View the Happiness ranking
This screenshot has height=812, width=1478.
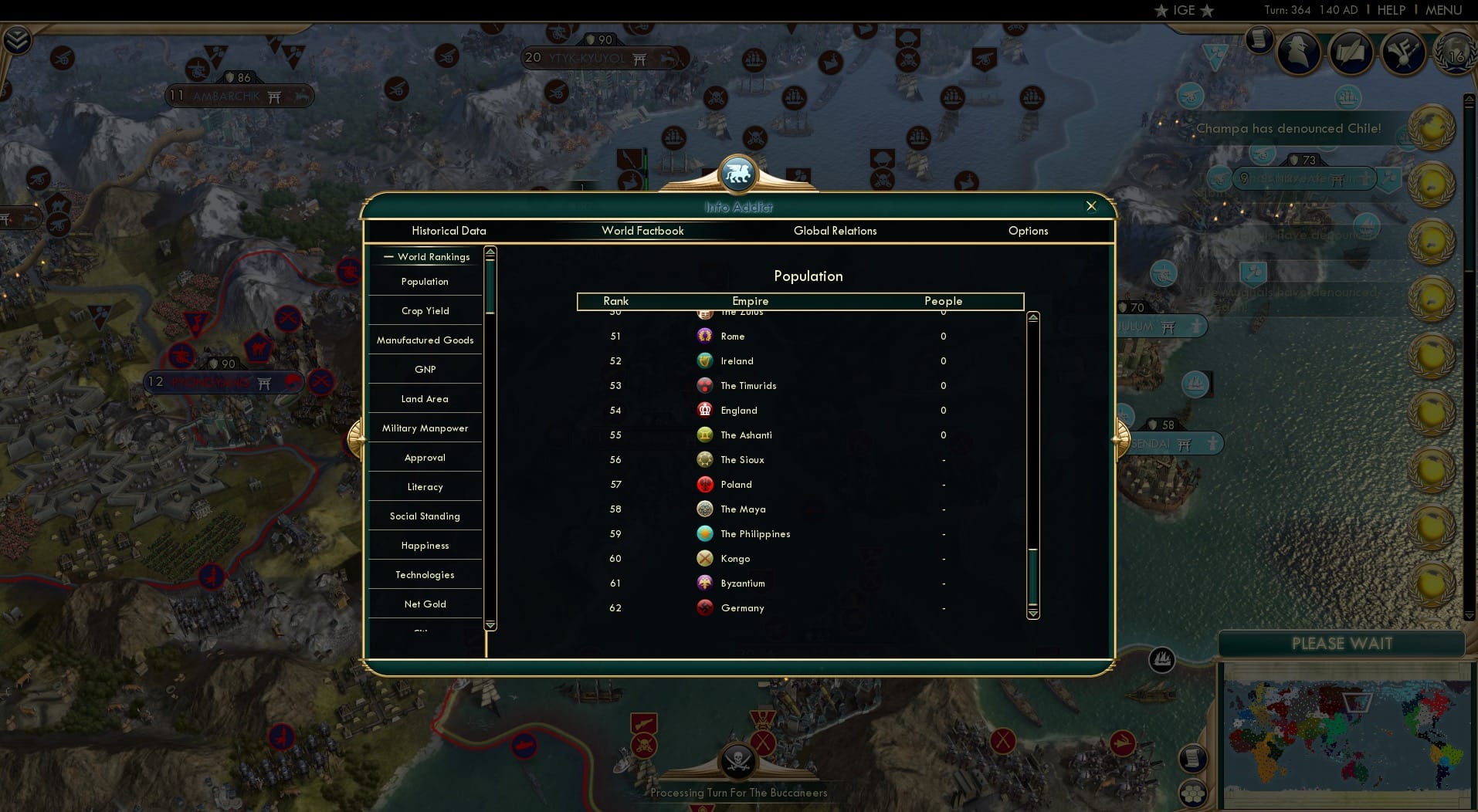click(x=425, y=545)
